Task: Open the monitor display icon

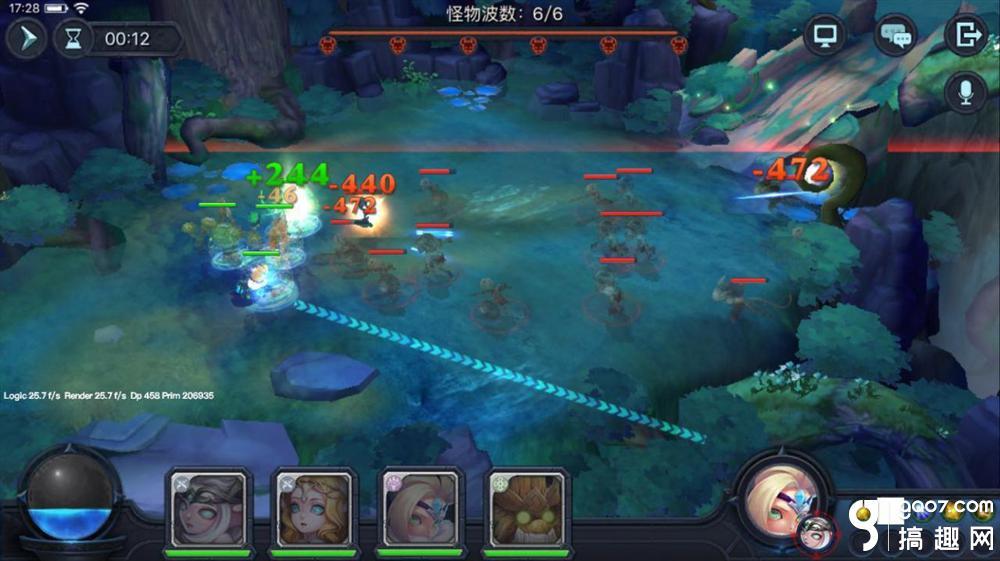Action: click(825, 35)
